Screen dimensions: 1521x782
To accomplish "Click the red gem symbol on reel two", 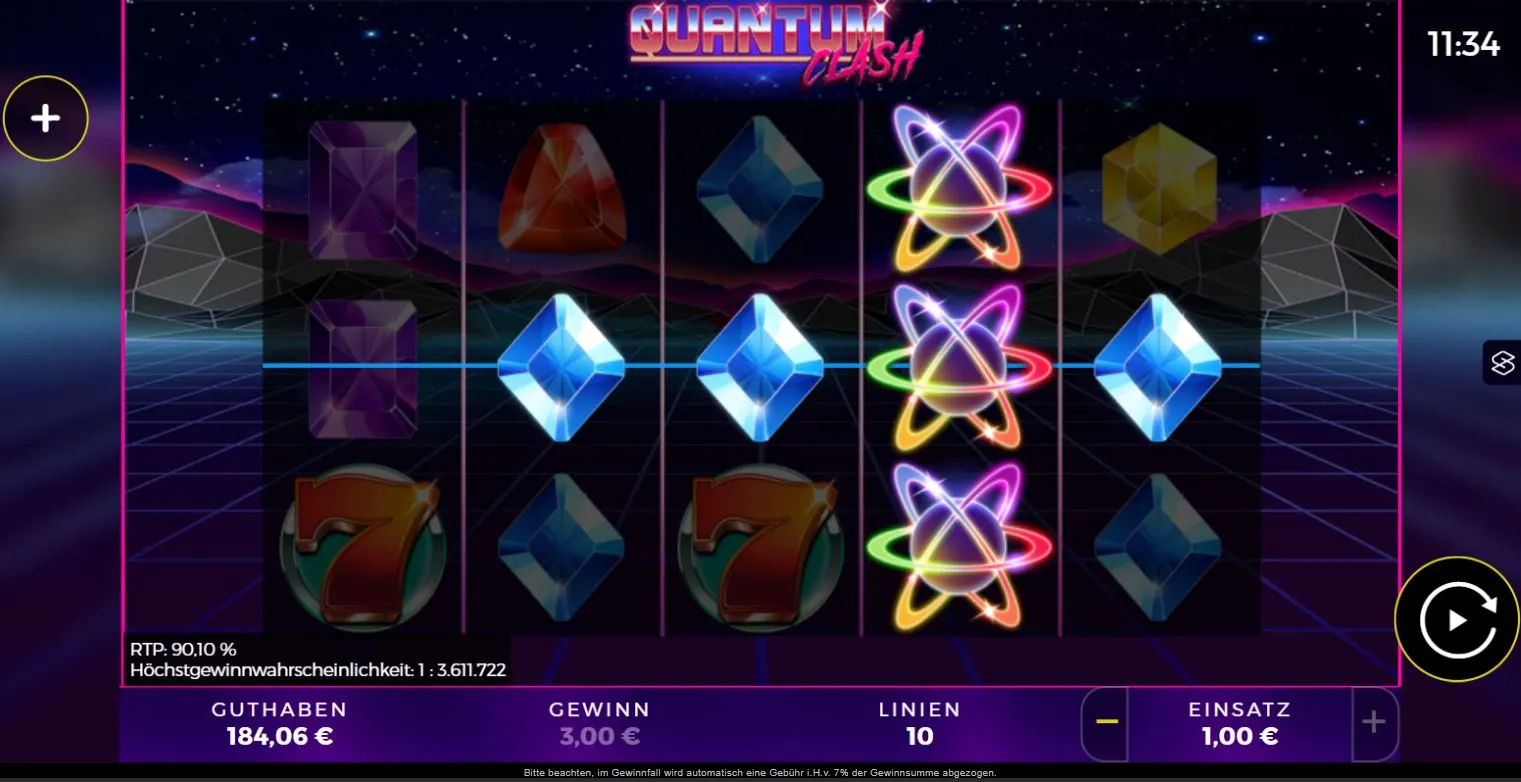I will pos(560,190).
